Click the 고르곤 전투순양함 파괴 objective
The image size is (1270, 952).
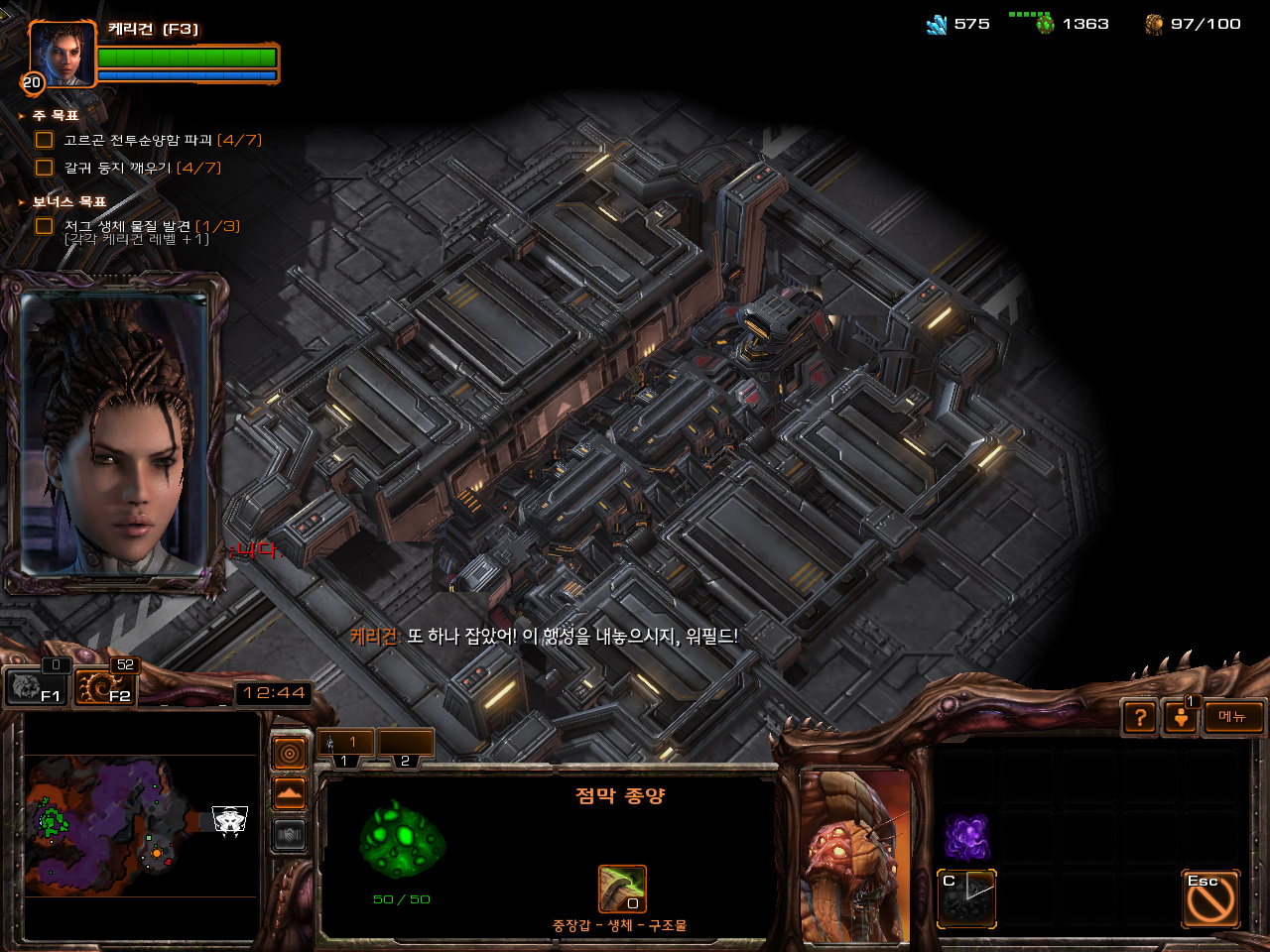point(149,140)
